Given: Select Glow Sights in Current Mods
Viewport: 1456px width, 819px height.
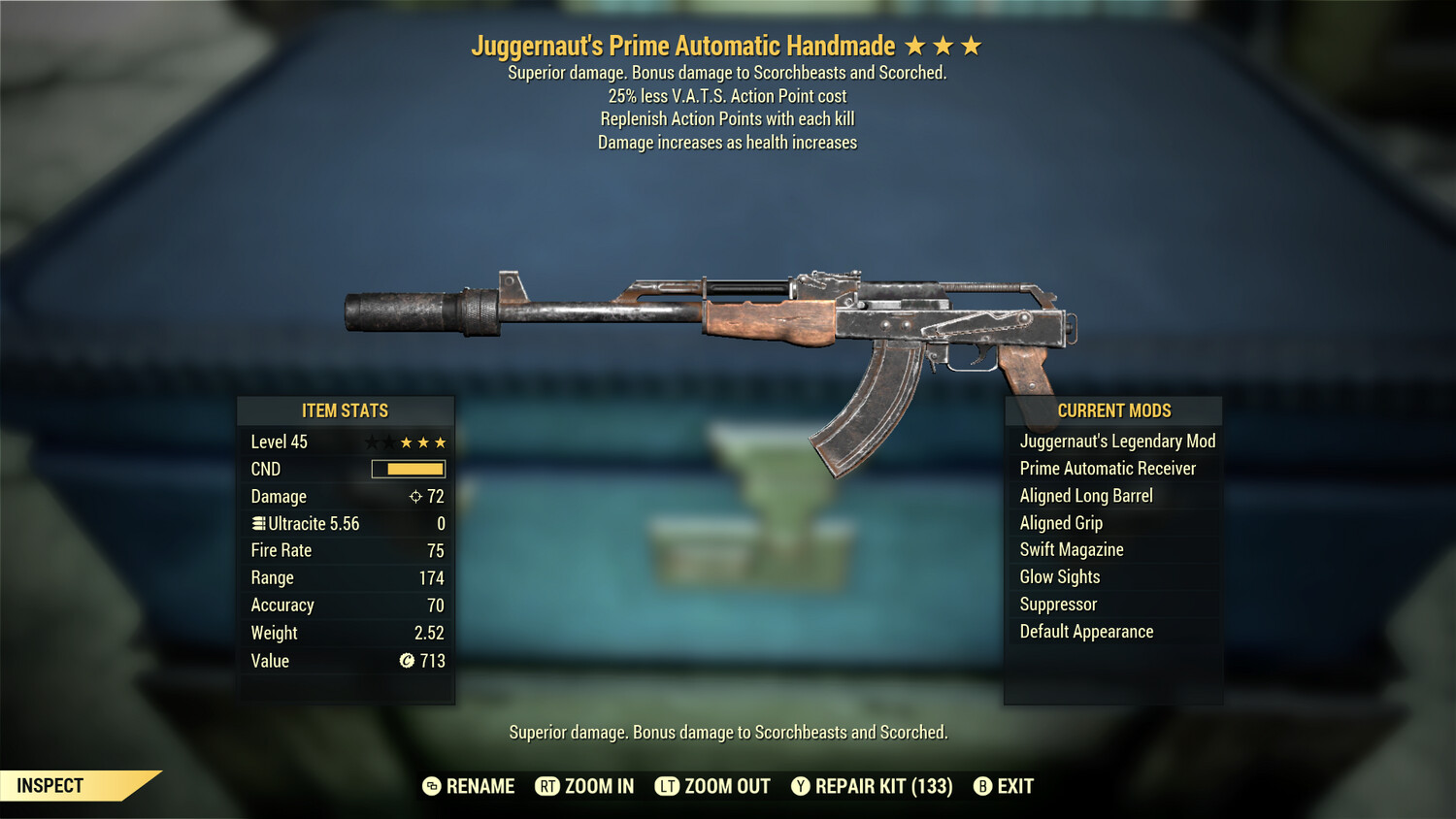Looking at the screenshot, I should [x=1059, y=576].
